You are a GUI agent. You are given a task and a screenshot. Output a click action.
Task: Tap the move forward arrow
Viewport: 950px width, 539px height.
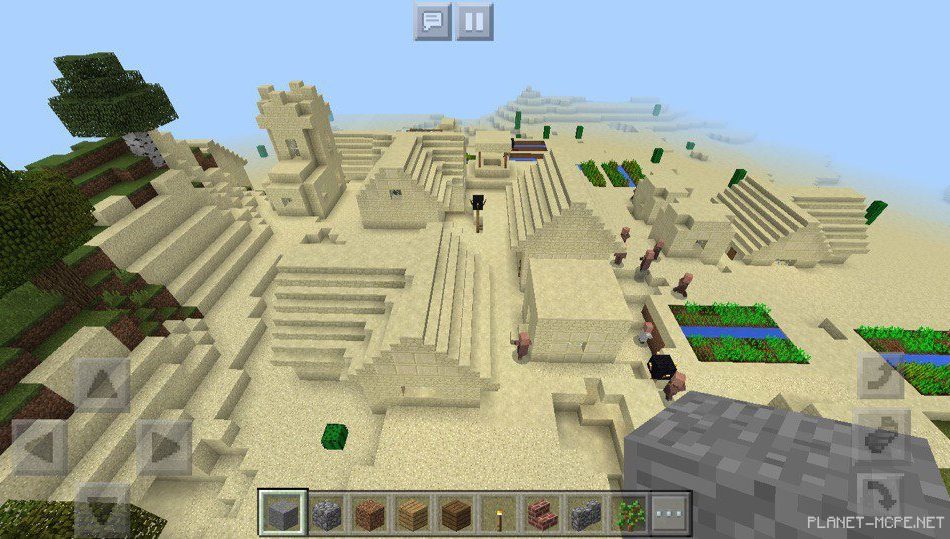click(x=103, y=383)
